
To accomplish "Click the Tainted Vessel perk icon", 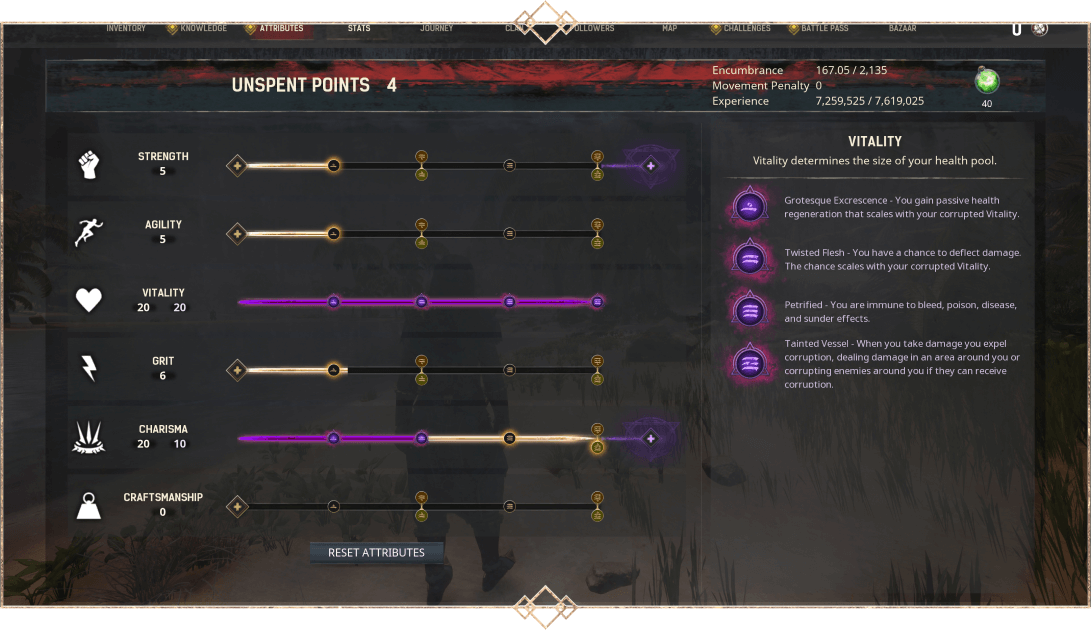I will [x=749, y=361].
